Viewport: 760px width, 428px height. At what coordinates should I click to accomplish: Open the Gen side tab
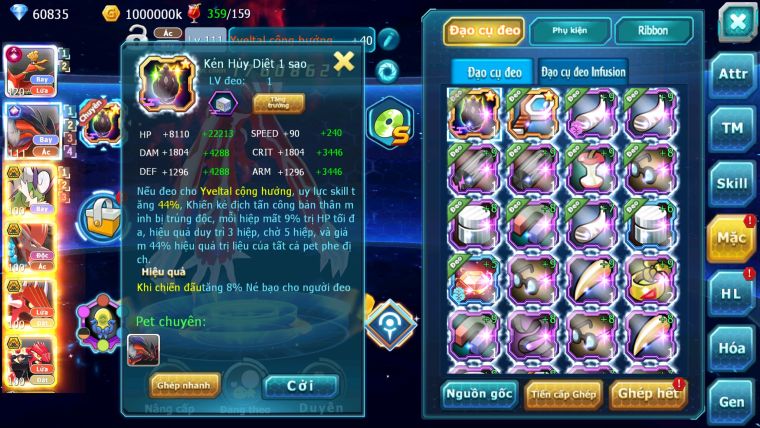(x=733, y=401)
